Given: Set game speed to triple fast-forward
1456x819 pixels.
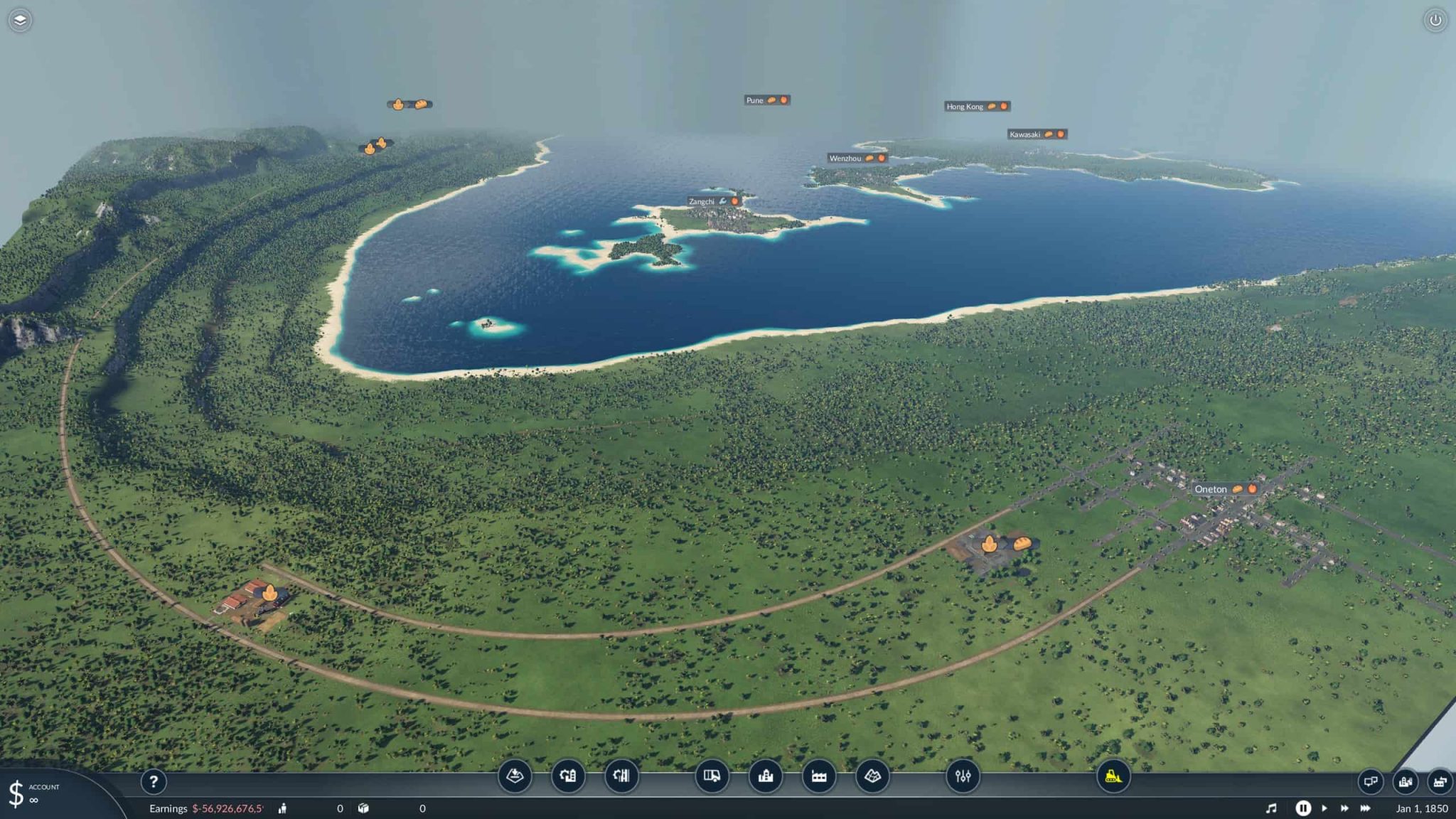Looking at the screenshot, I should pyautogui.click(x=1365, y=808).
